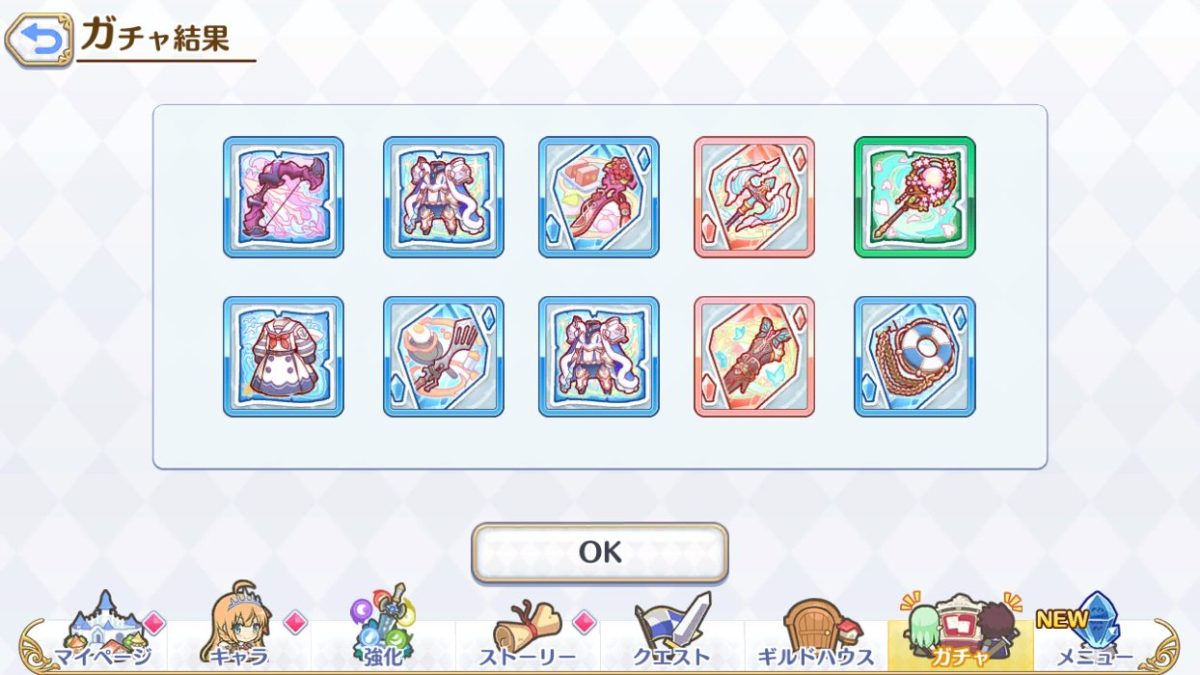
Task: Switch to the クエスト quest tab
Action: tap(672, 632)
